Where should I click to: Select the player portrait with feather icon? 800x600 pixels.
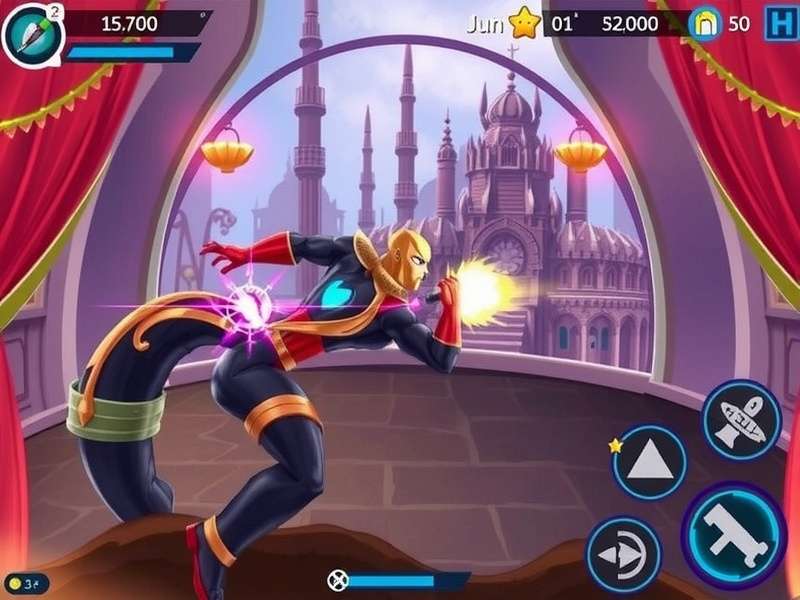[30, 32]
